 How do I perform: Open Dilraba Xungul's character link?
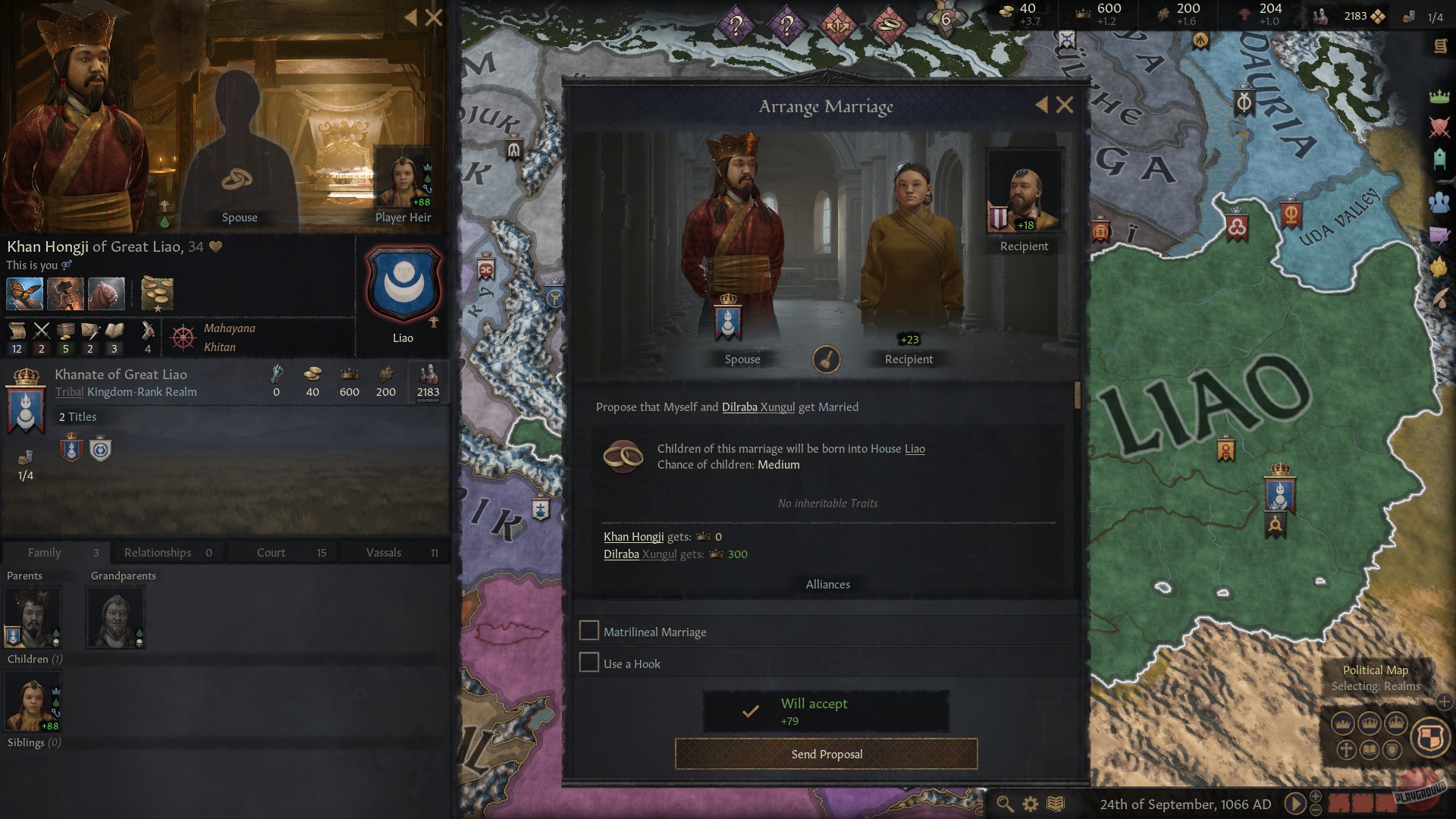(759, 407)
